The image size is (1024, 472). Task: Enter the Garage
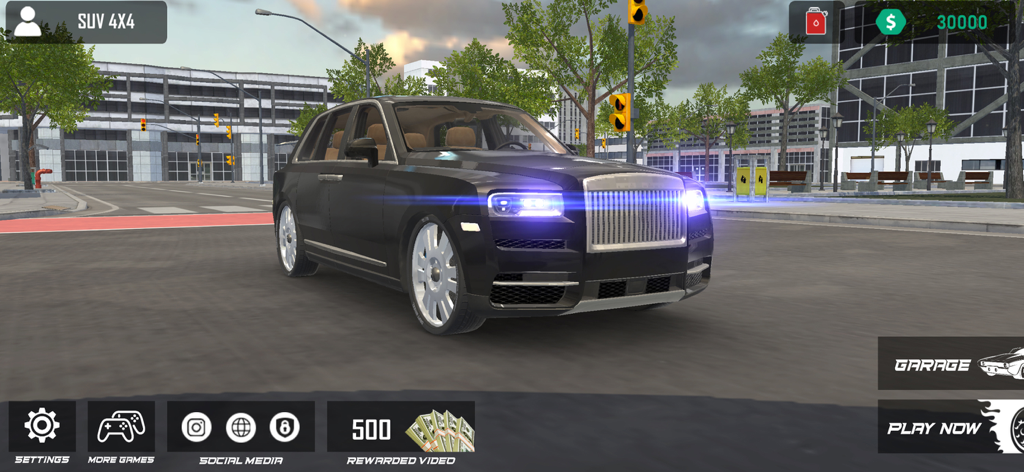950,364
